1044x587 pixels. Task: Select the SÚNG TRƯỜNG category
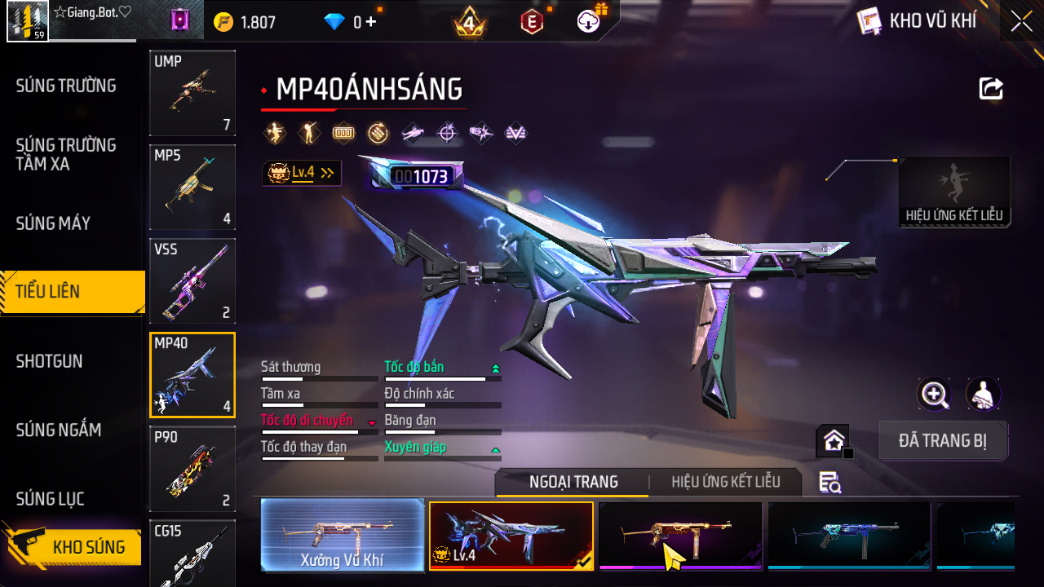point(66,86)
